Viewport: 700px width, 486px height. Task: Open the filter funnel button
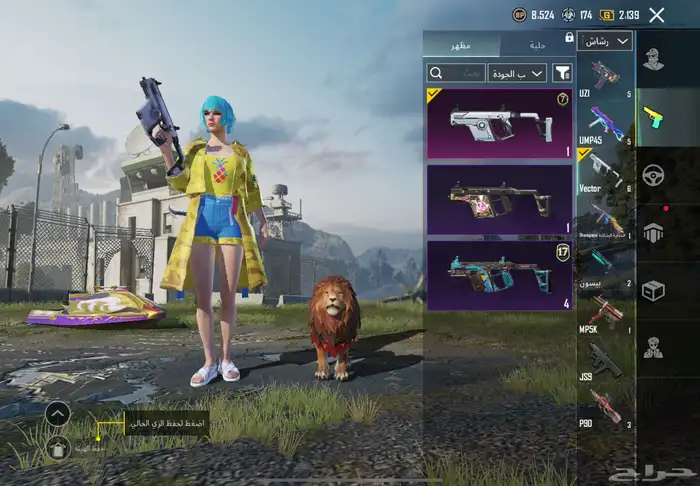(563, 73)
